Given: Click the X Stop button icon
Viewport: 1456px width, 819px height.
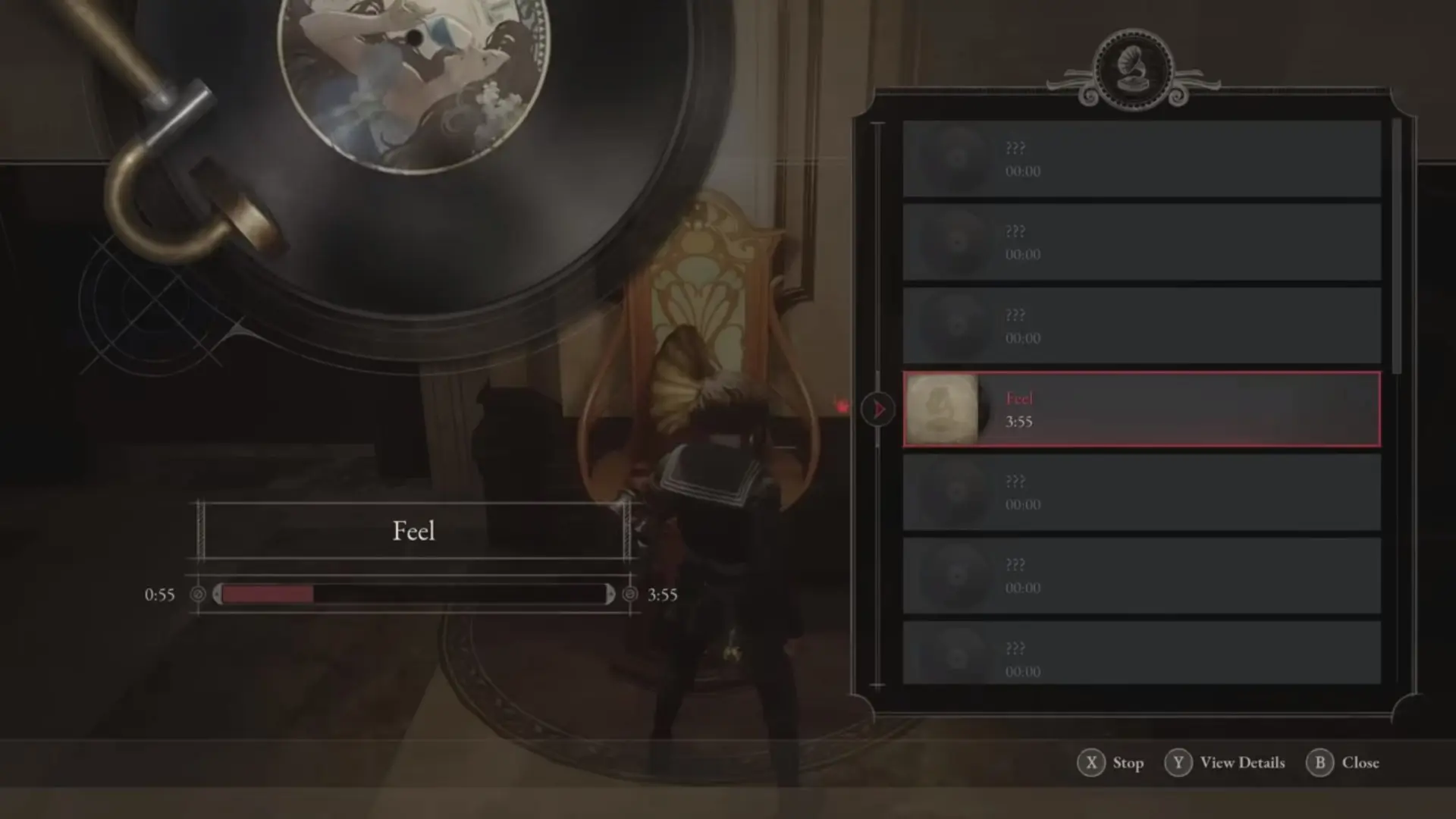Looking at the screenshot, I should [1091, 763].
